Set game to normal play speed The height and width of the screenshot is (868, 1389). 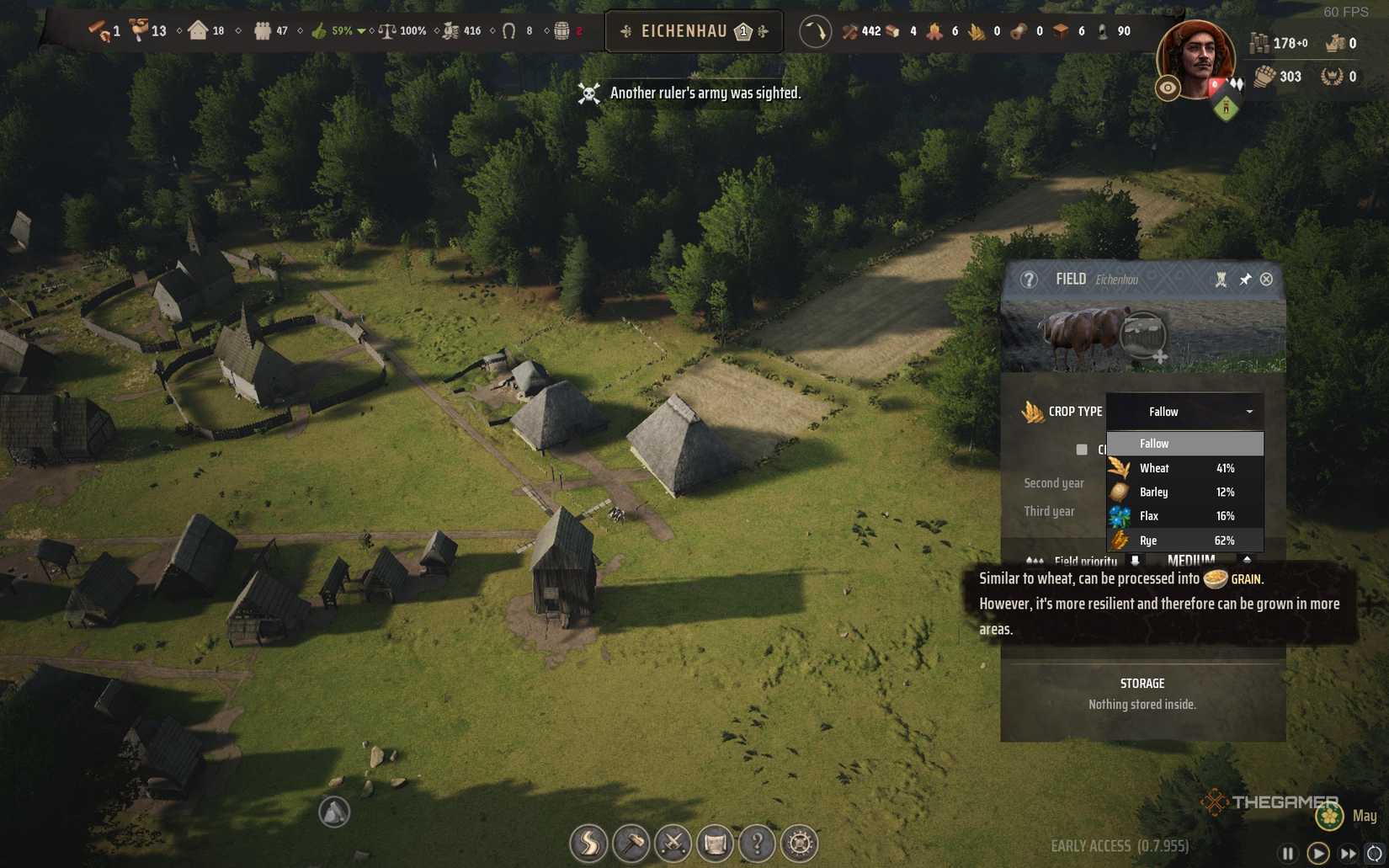tap(1317, 854)
